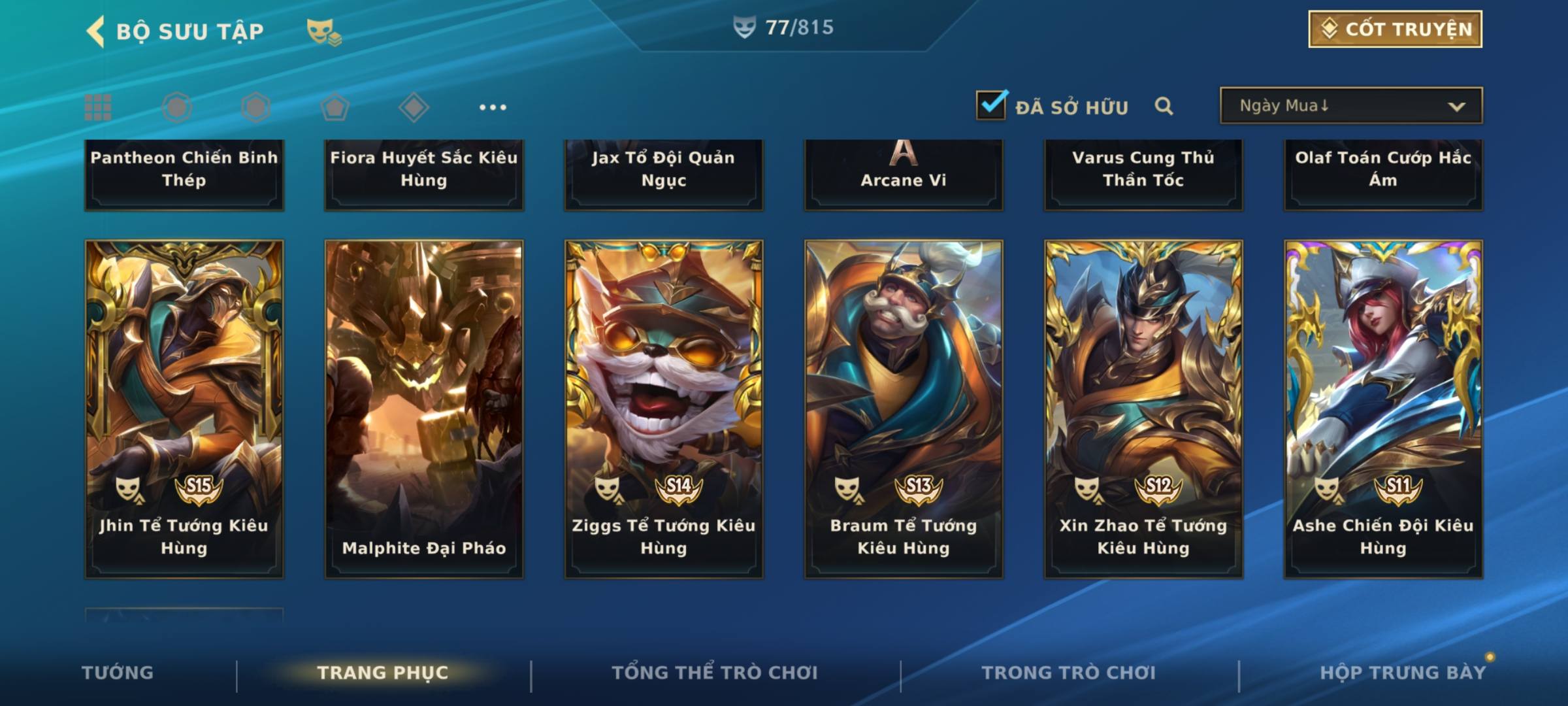Select the grid view filter icon

[98, 107]
